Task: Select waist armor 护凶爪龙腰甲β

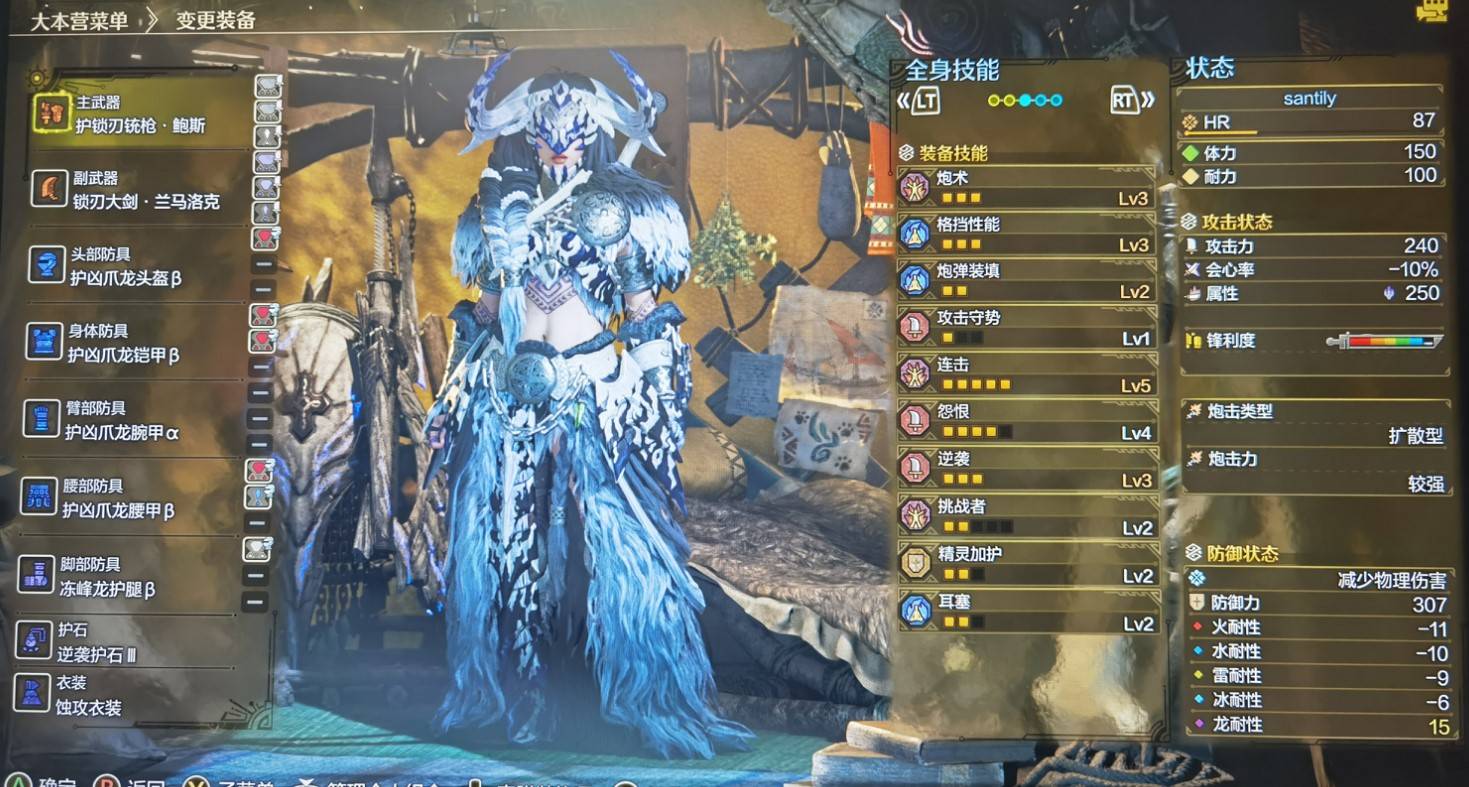Action: click(x=125, y=498)
